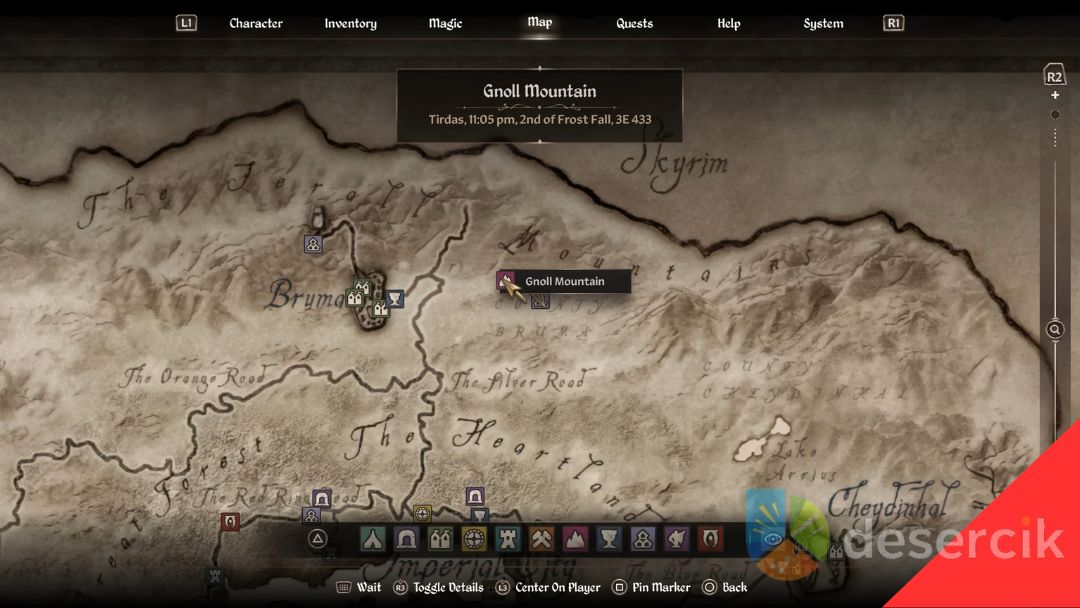Select the red Oblivion gate map marker
Image resolution: width=1080 pixels, height=608 pixels.
coord(230,521)
